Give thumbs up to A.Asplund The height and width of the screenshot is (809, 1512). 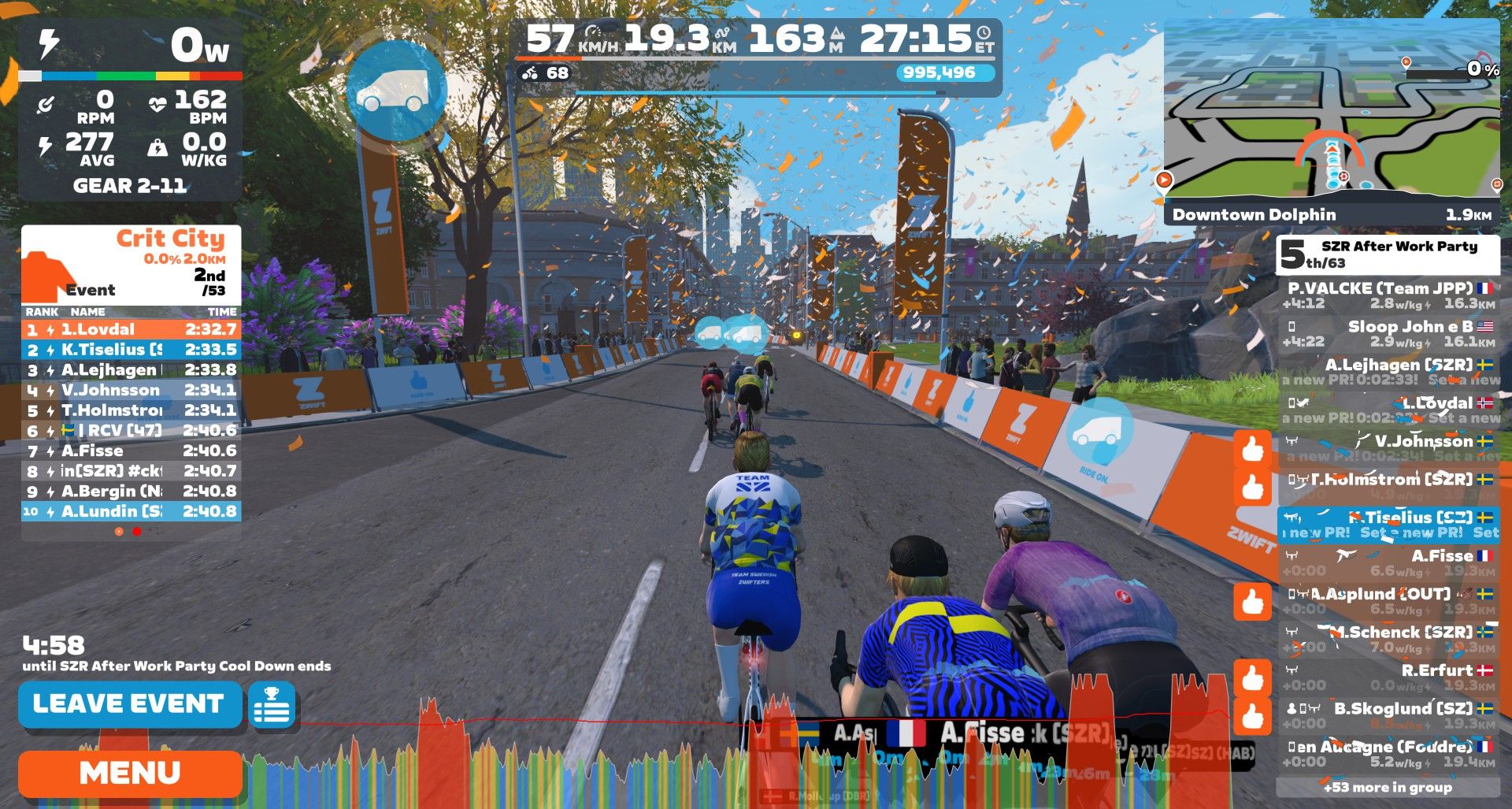[1252, 602]
